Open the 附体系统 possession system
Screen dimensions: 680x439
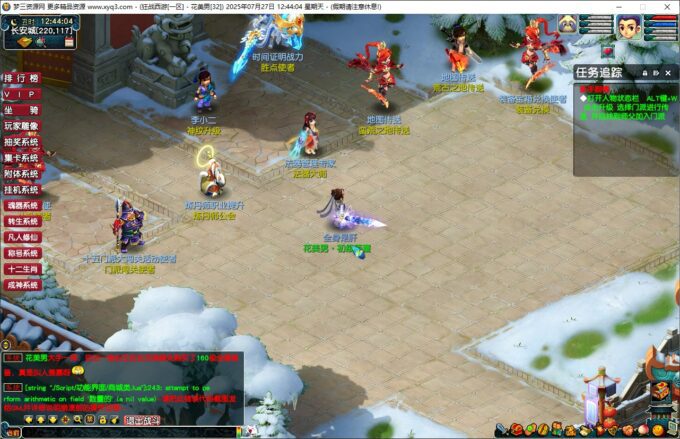(20, 173)
